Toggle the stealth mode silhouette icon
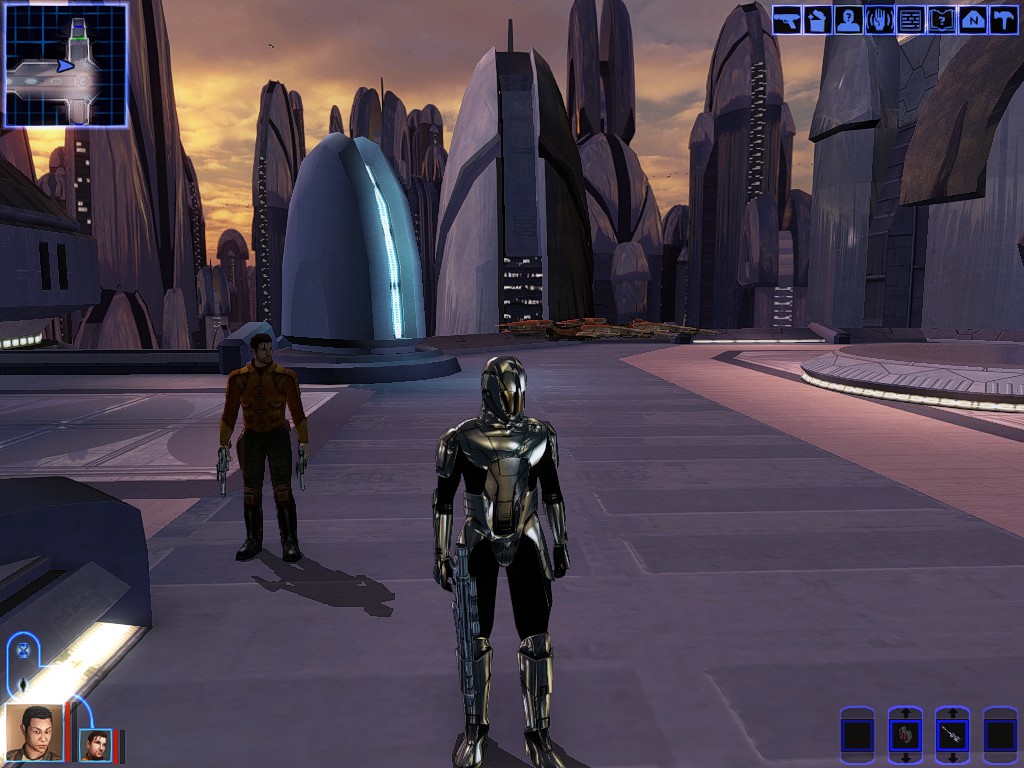Image resolution: width=1024 pixels, height=768 pixels. [22, 685]
